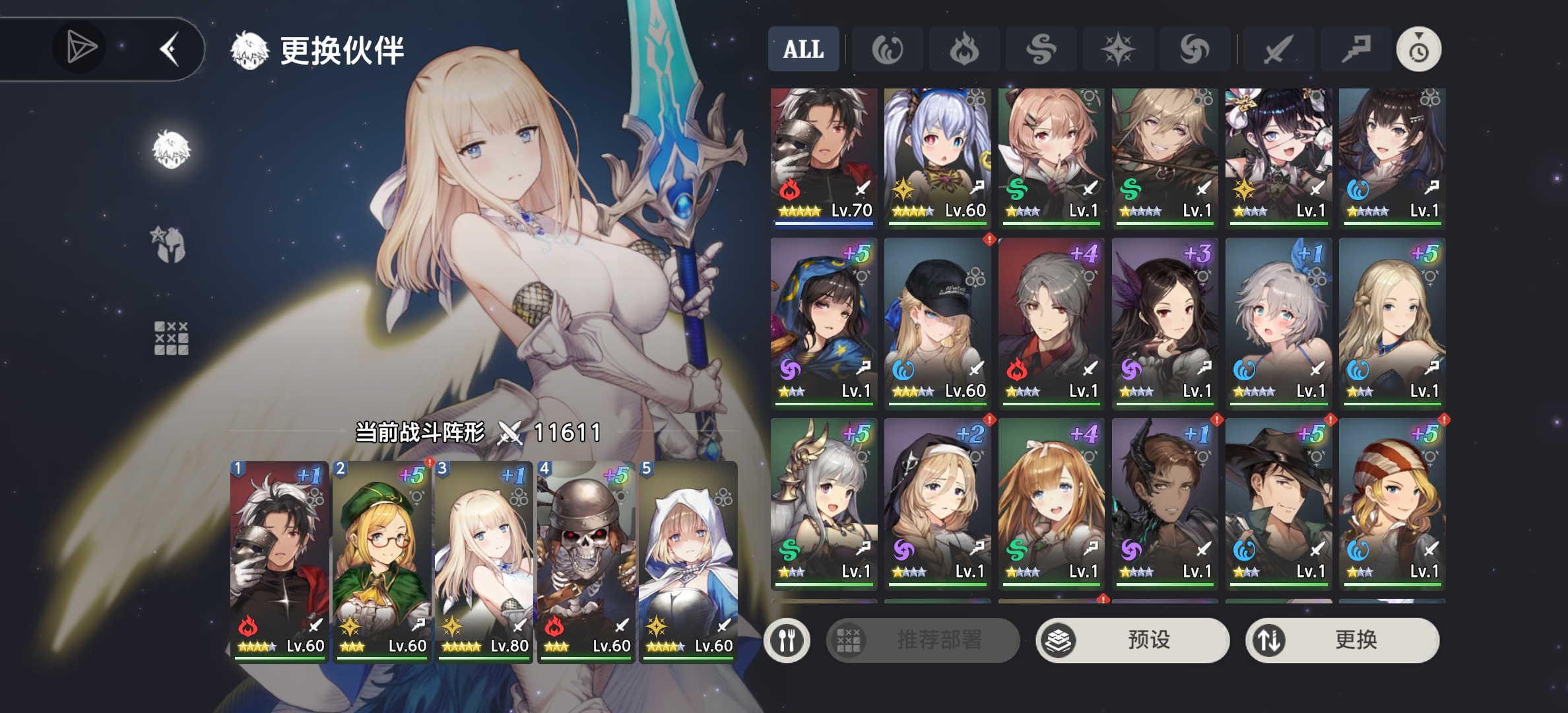Select the skeleton soldier in party slot 4

pos(585,561)
